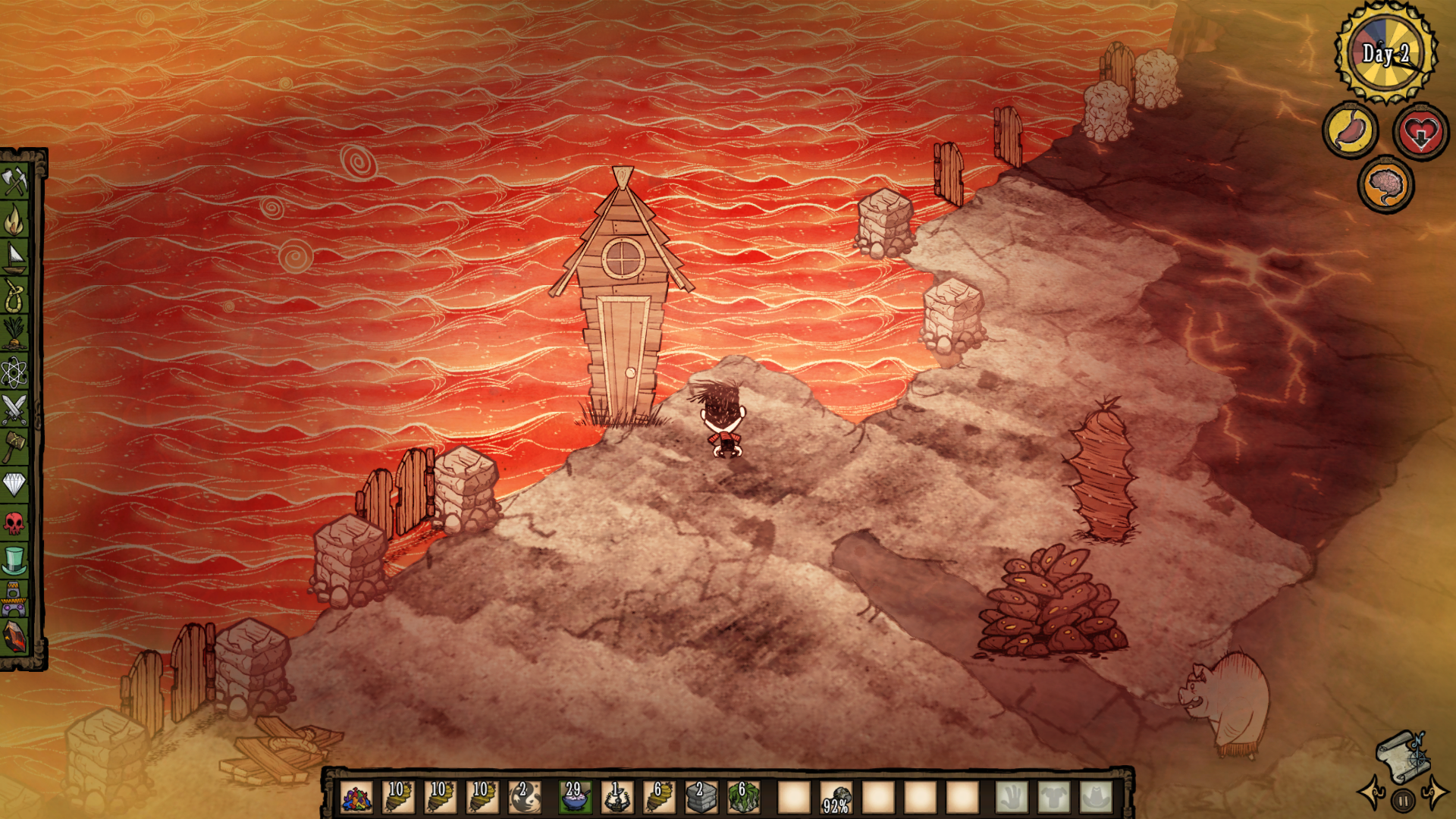Screen dimensions: 1456x819
Task: Choose the Science atom crafting tab
Action: 14,372
